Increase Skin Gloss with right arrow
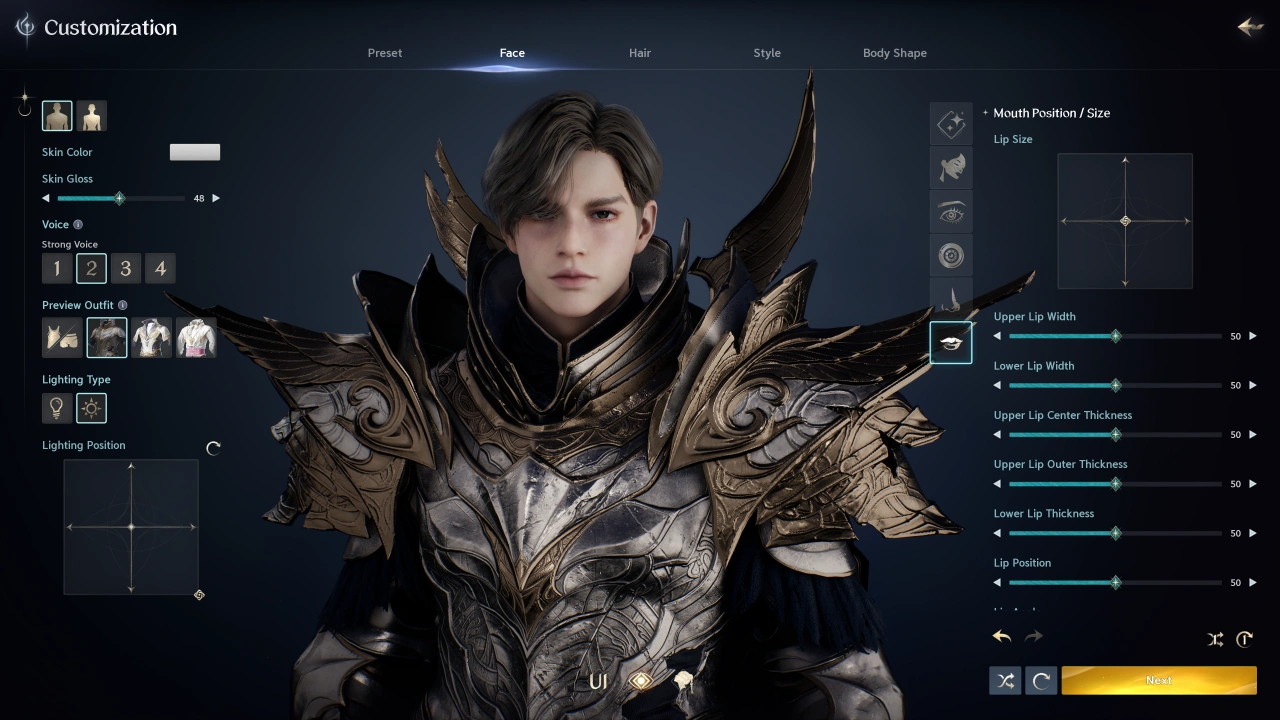This screenshot has width=1280, height=720. [216, 198]
